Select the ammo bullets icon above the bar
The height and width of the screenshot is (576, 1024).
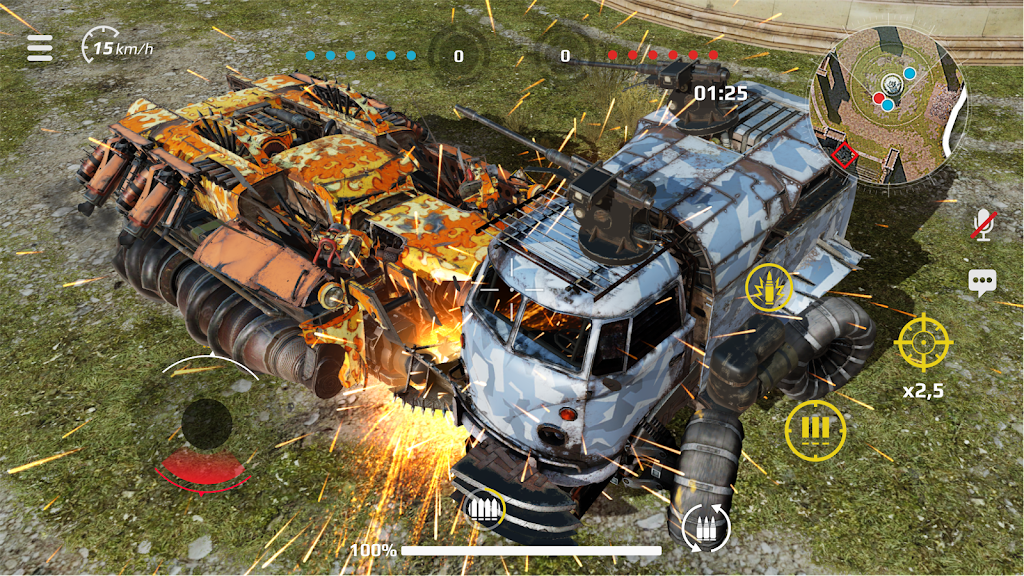click(485, 510)
